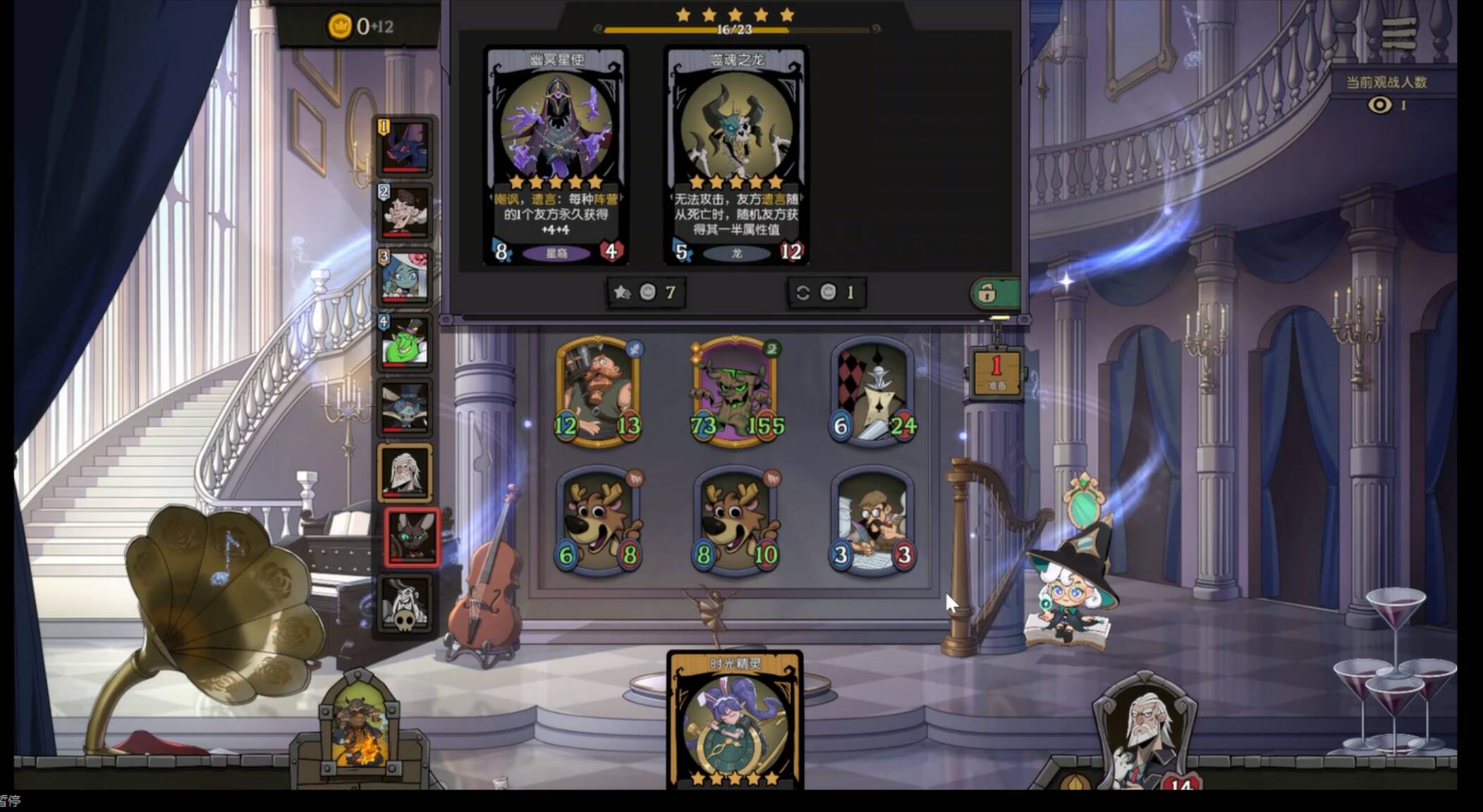This screenshot has width=1483, height=812.
Task: Select the 6/24 spade card minion
Action: tap(873, 392)
